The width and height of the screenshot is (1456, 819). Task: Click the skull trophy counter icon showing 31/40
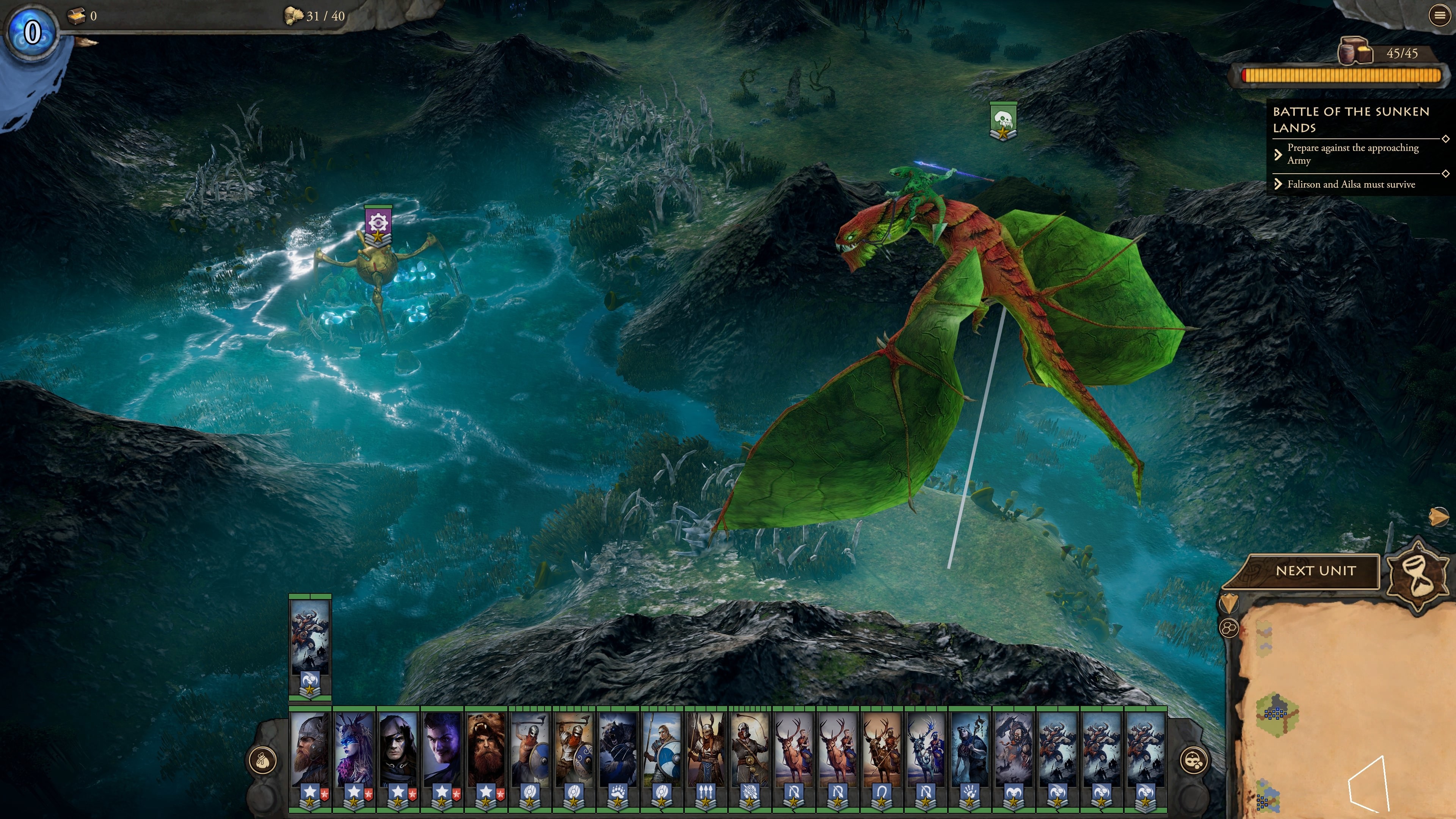[293, 15]
